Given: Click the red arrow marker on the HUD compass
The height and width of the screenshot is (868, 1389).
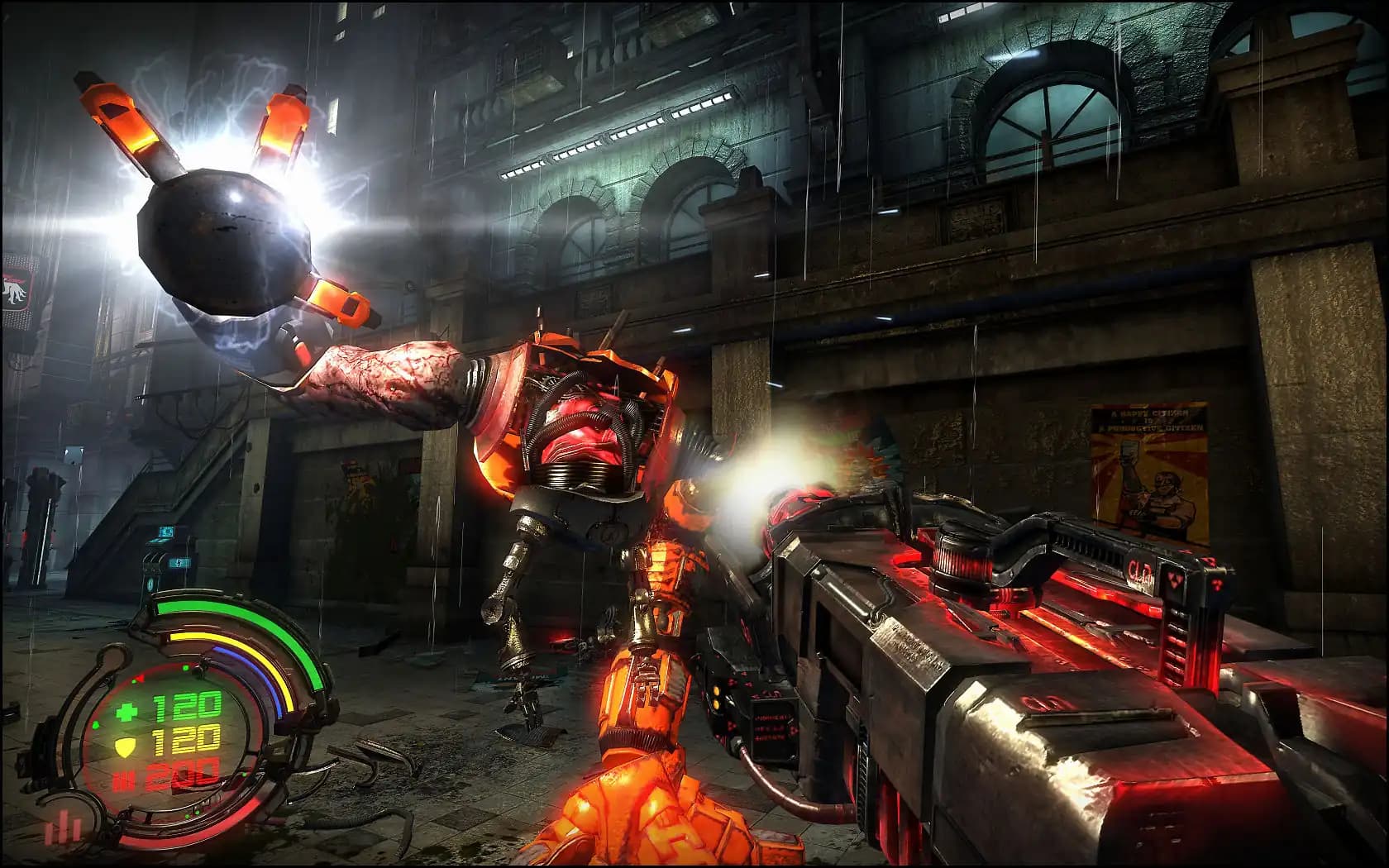Looking at the screenshot, I should [141, 678].
